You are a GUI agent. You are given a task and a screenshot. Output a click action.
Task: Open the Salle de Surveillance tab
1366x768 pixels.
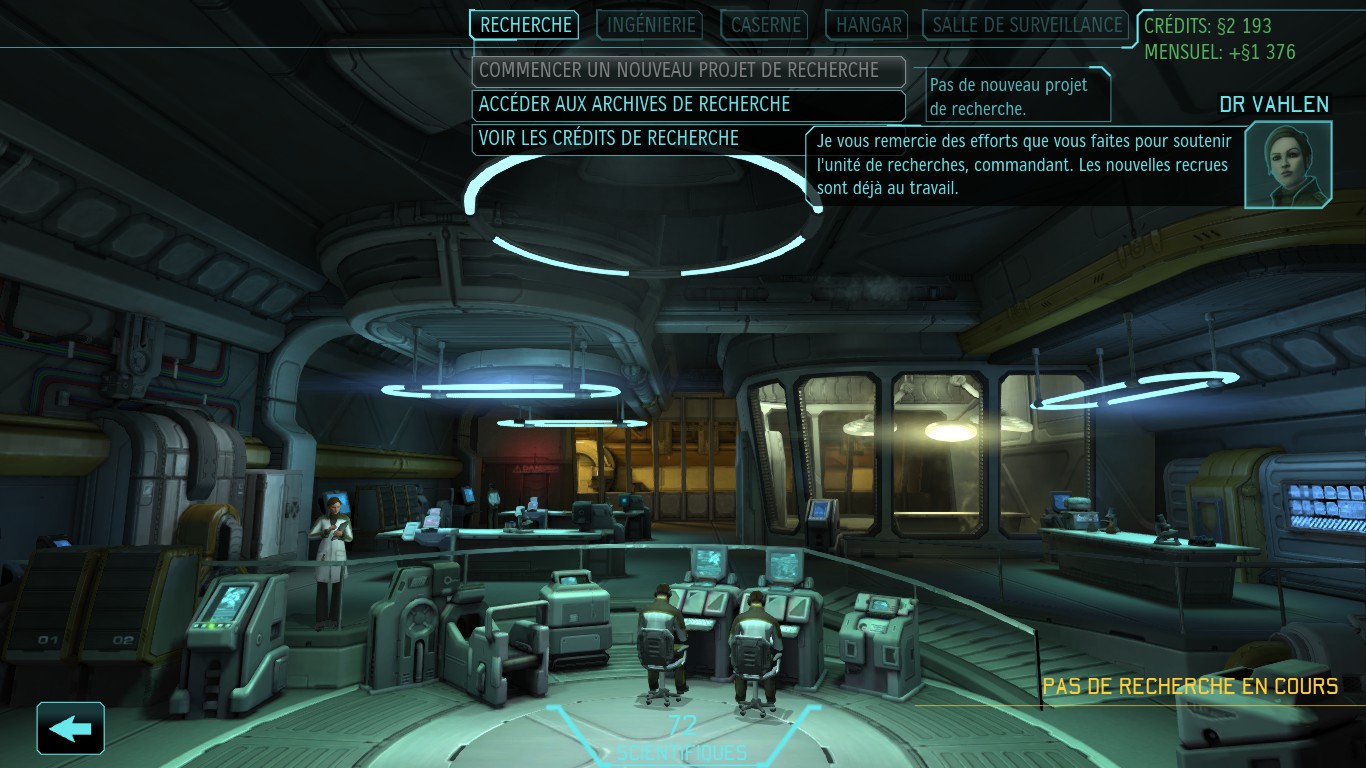point(1027,25)
